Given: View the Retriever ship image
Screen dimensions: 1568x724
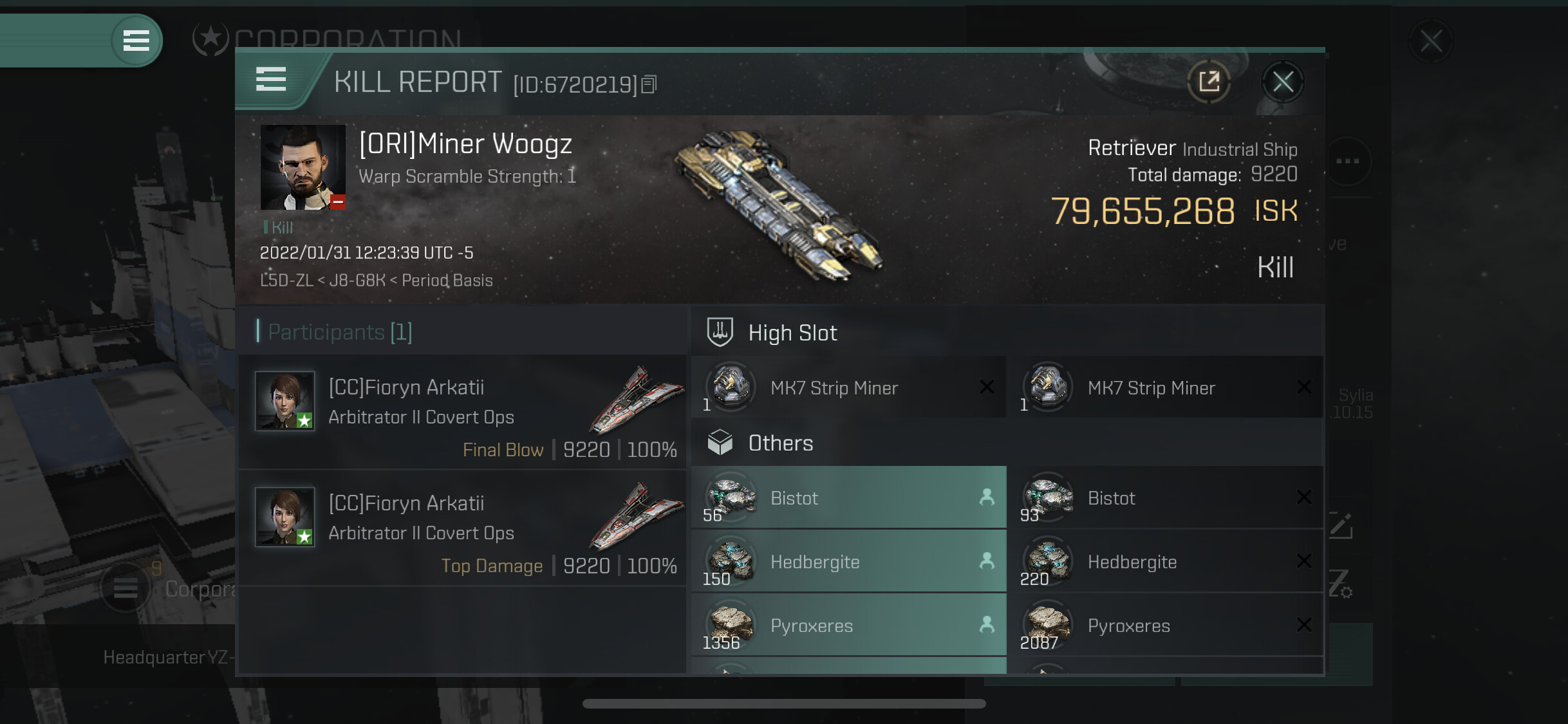Looking at the screenshot, I should tap(780, 206).
